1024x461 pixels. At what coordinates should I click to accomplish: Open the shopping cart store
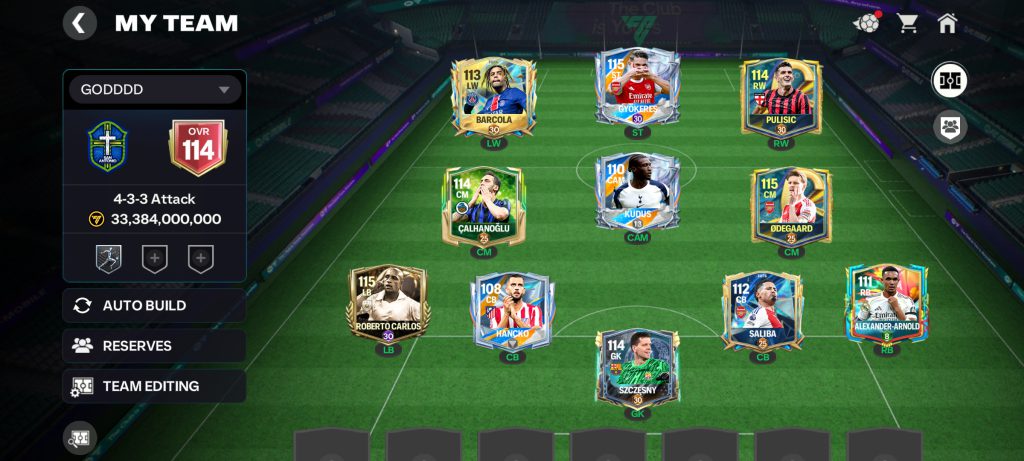(908, 23)
